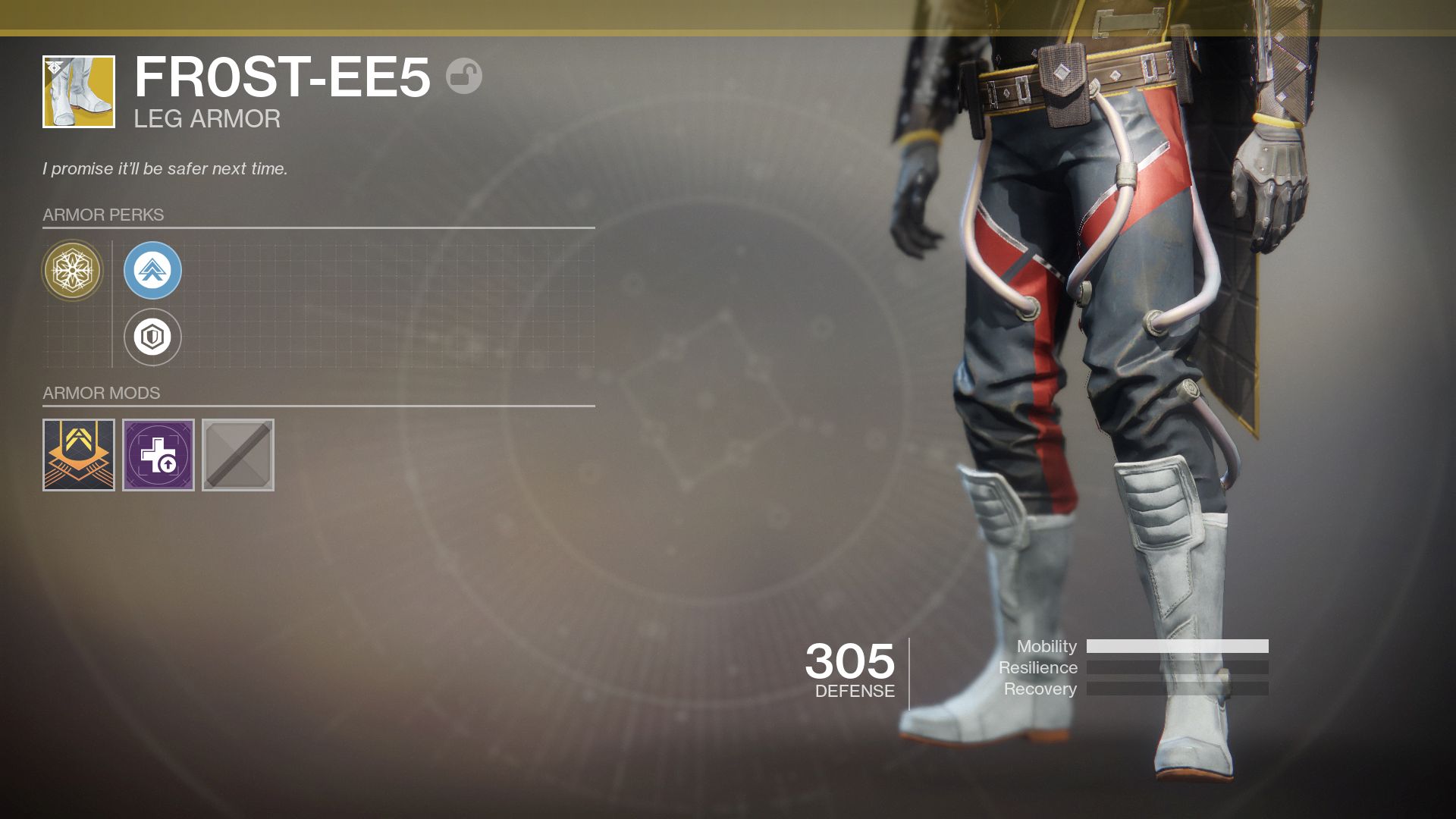
Task: Select the Mobility Enhancement Mod
Action: point(77,454)
